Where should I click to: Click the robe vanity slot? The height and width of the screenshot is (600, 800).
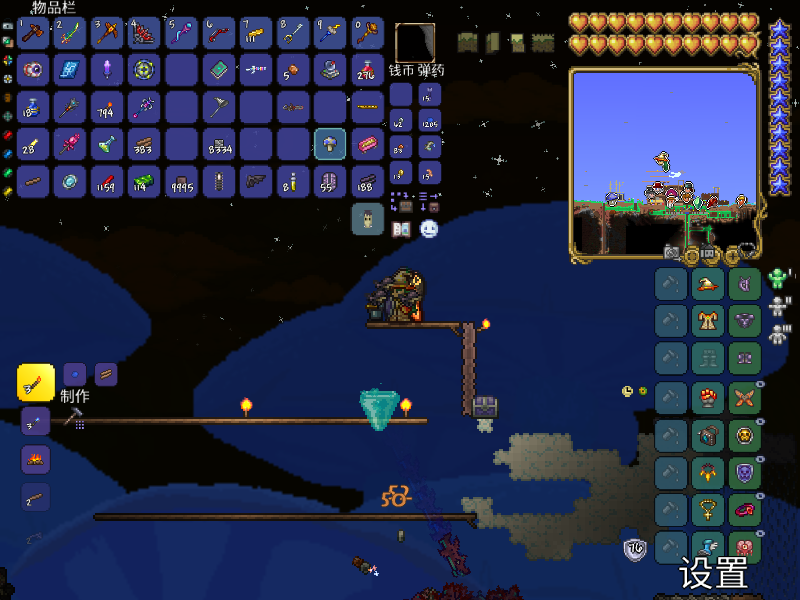tap(708, 321)
